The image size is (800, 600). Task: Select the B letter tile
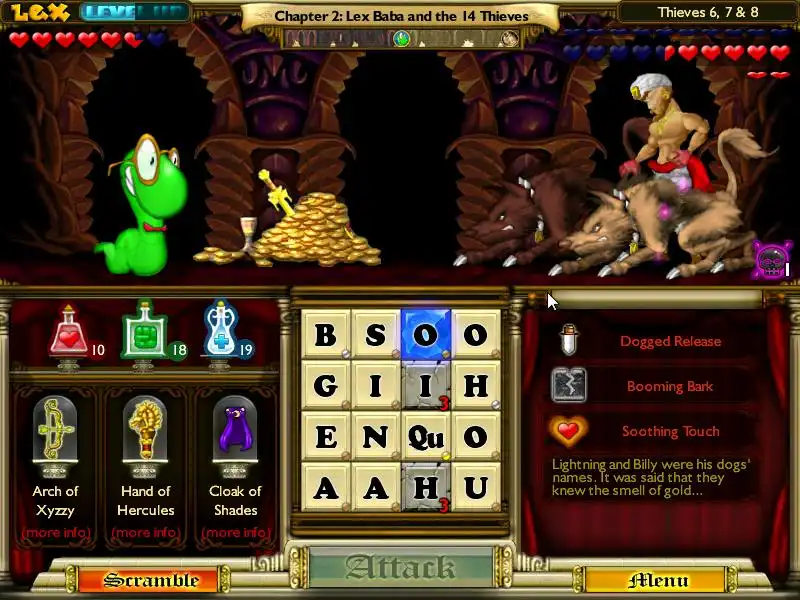[326, 334]
